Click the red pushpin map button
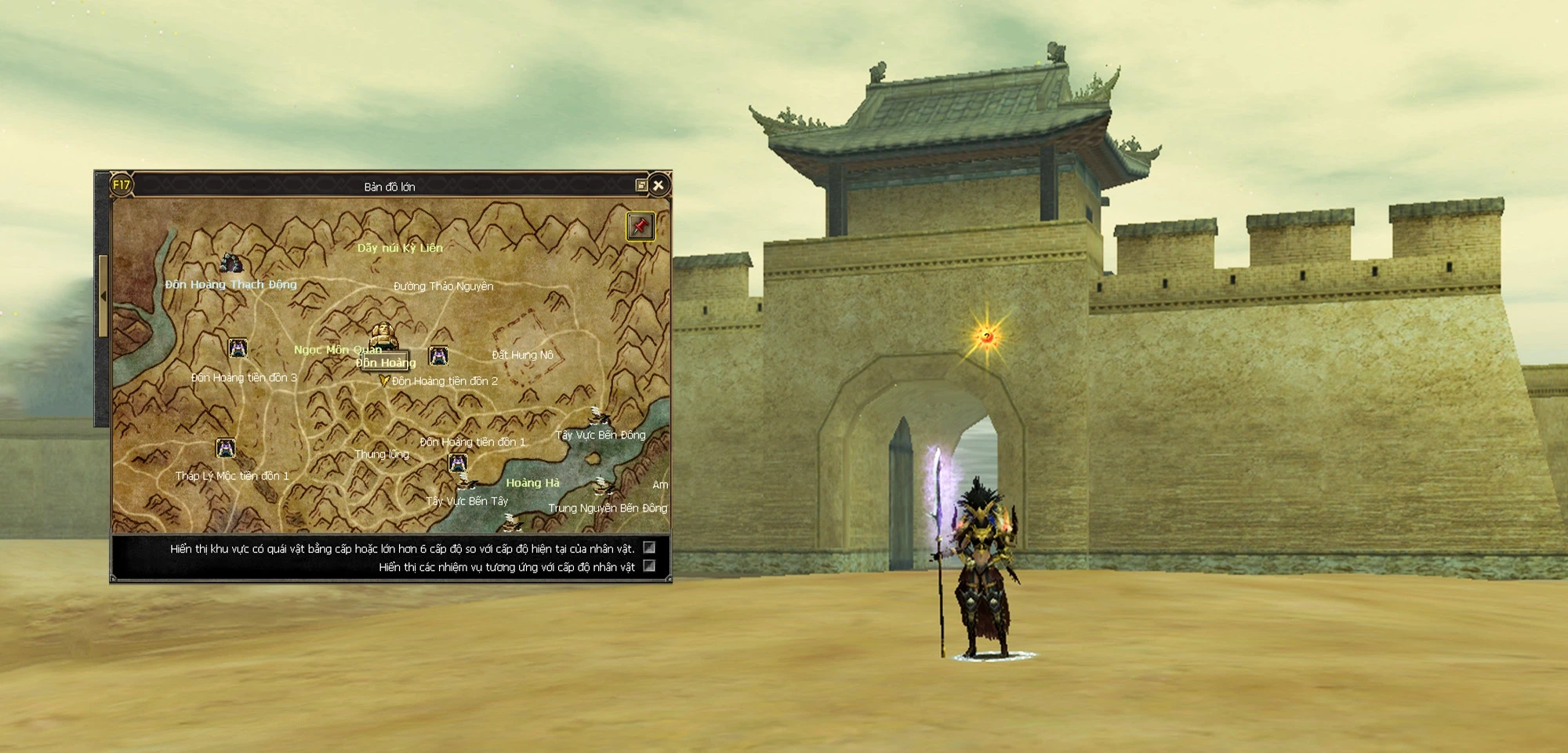The height and width of the screenshot is (753, 1568). 641,227
